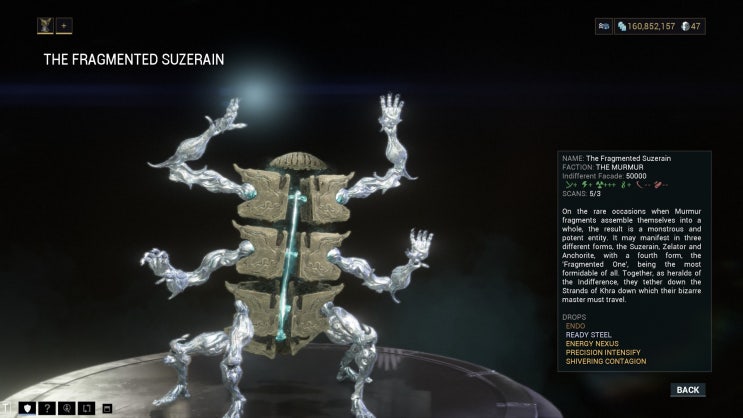Image resolution: width=743 pixels, height=418 pixels.
Task: Click the magnifier icon in the bottom toolbar
Action: click(x=66, y=408)
